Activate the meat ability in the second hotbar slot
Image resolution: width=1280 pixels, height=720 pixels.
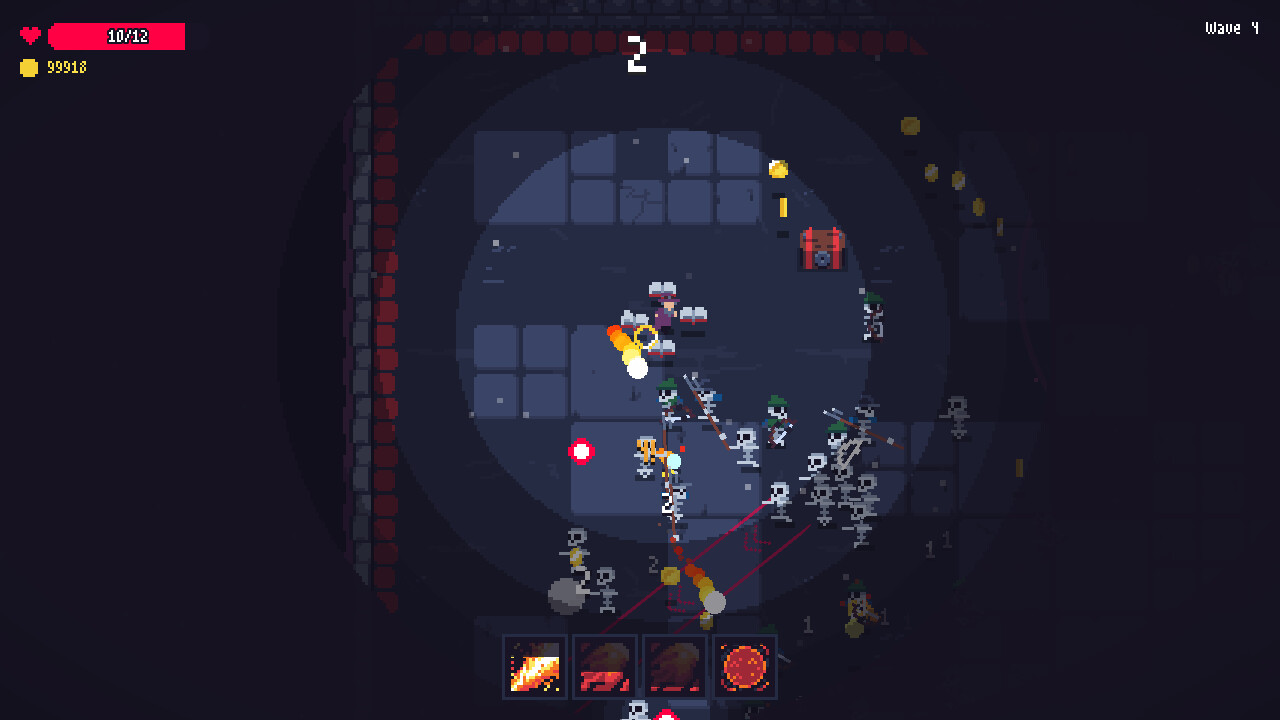point(603,666)
